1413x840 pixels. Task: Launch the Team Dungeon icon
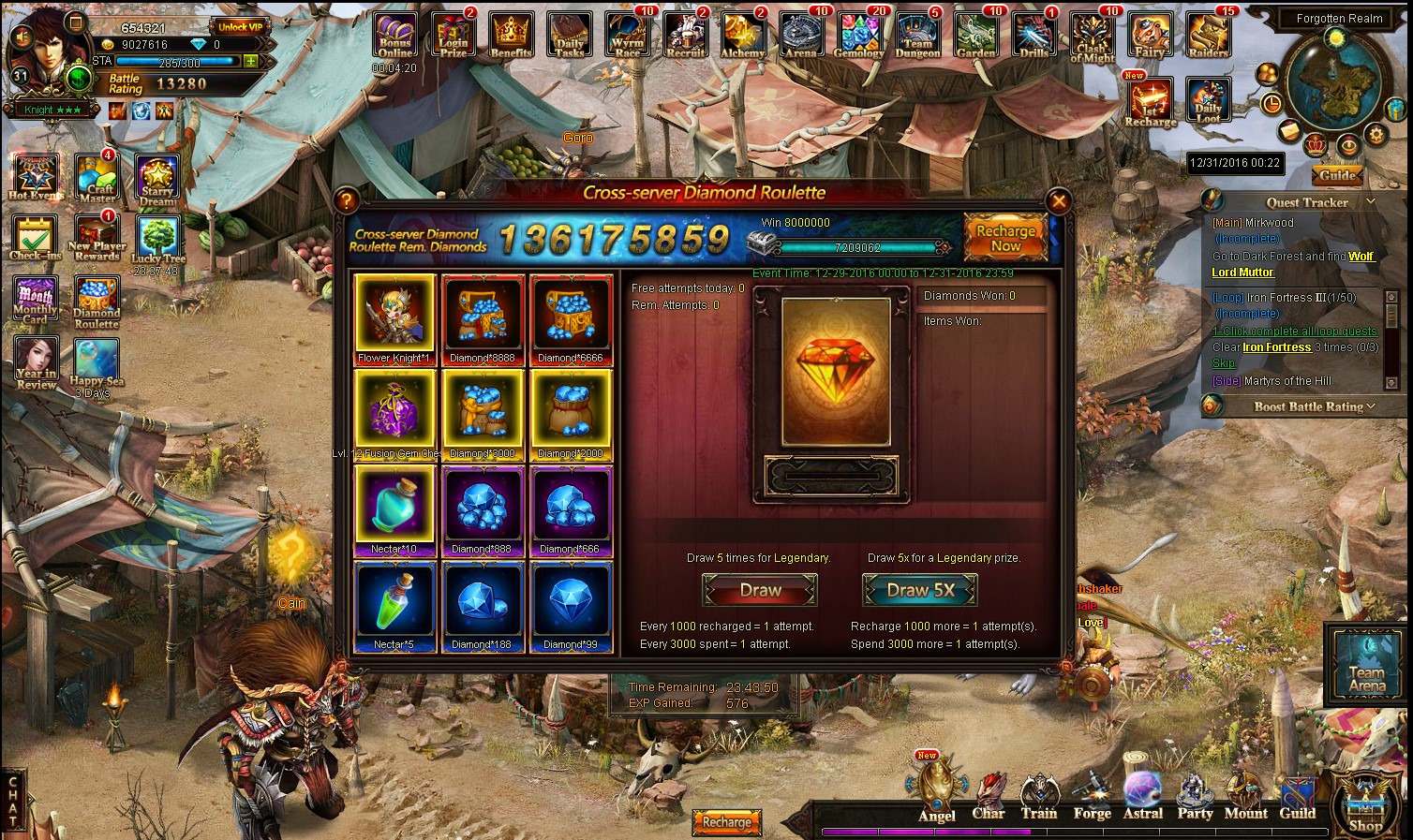pyautogui.click(x=917, y=36)
